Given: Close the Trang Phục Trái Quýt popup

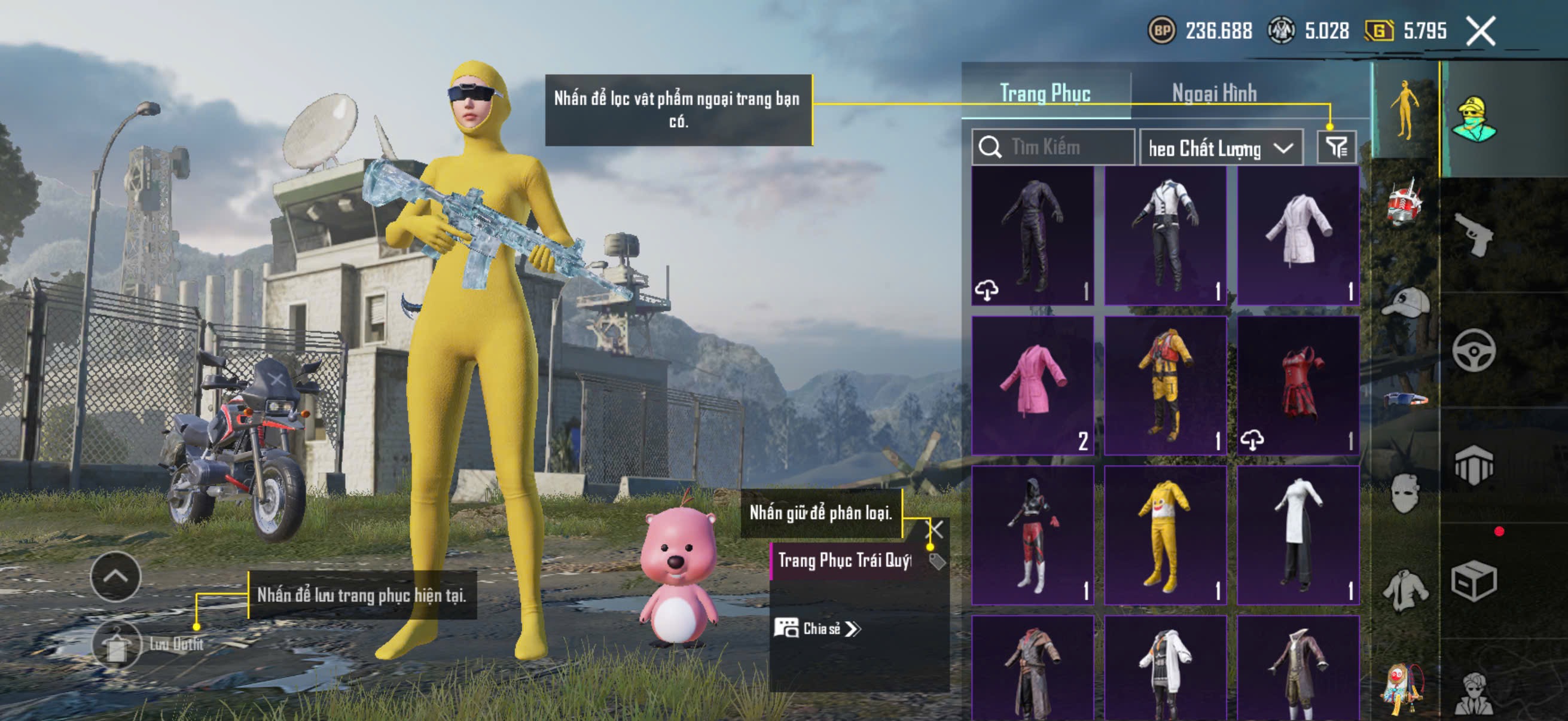Looking at the screenshot, I should coord(934,528).
